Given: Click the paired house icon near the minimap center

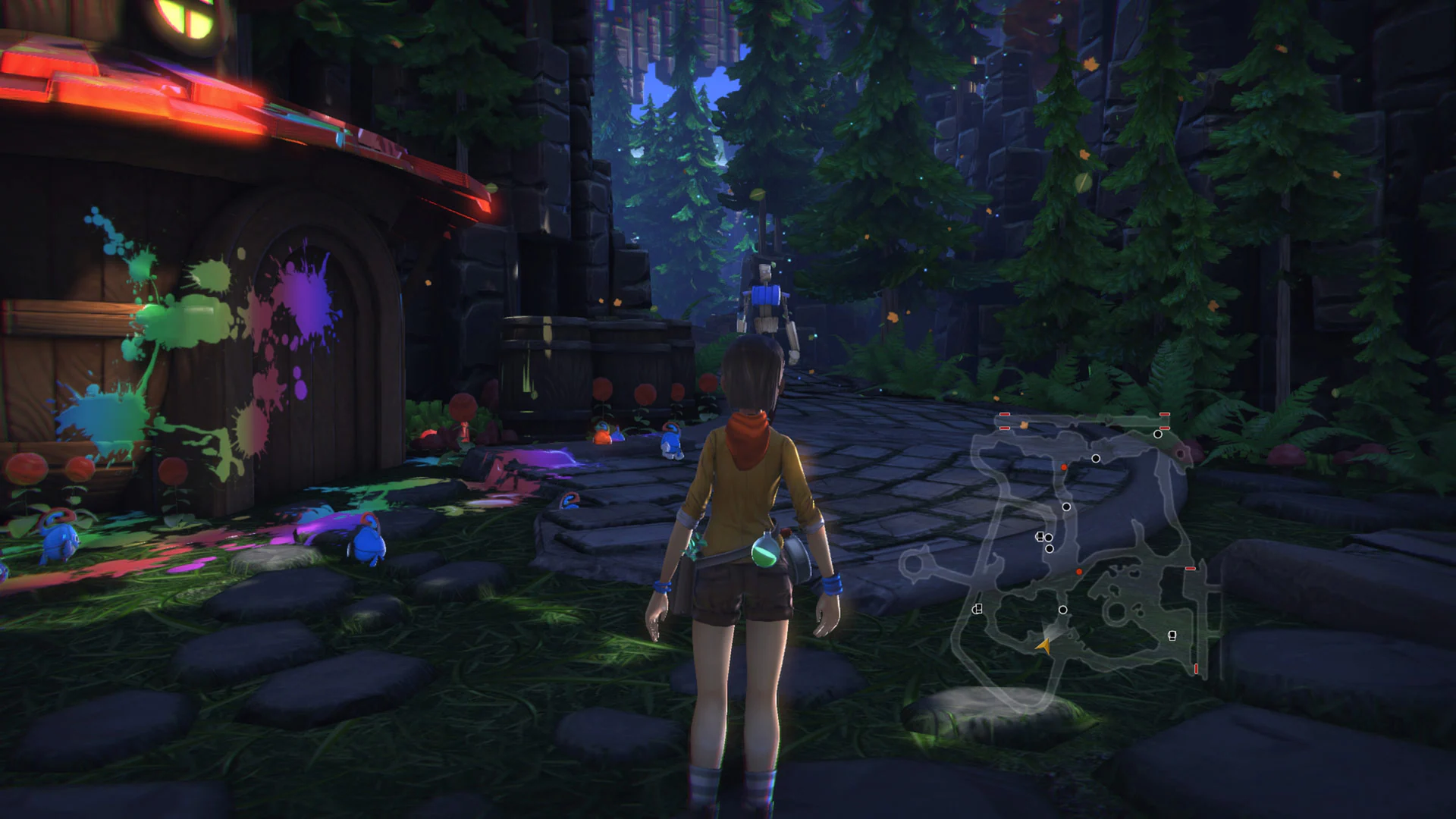Looking at the screenshot, I should point(1039,538).
